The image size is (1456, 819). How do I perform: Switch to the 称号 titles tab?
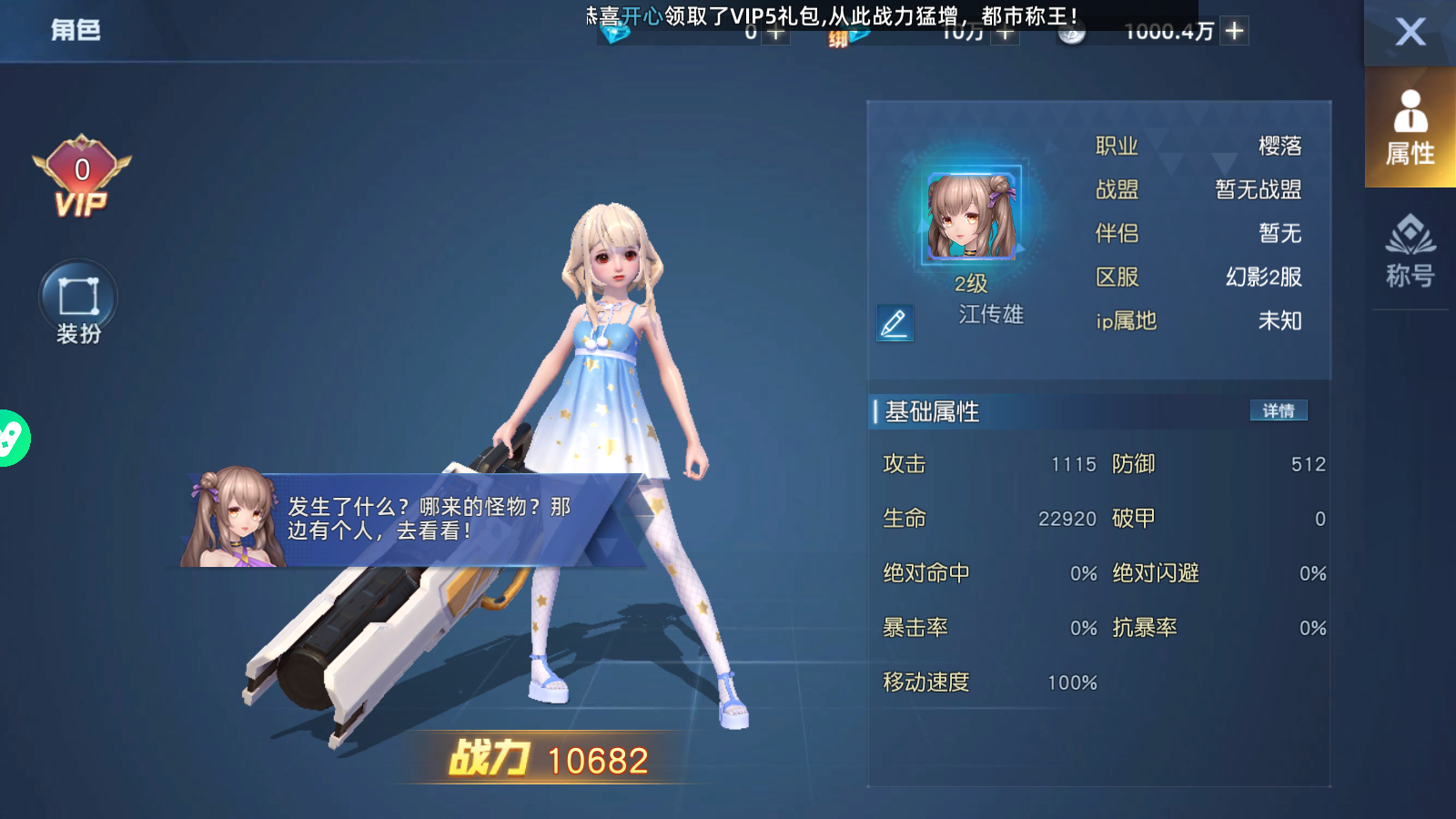(x=1410, y=255)
